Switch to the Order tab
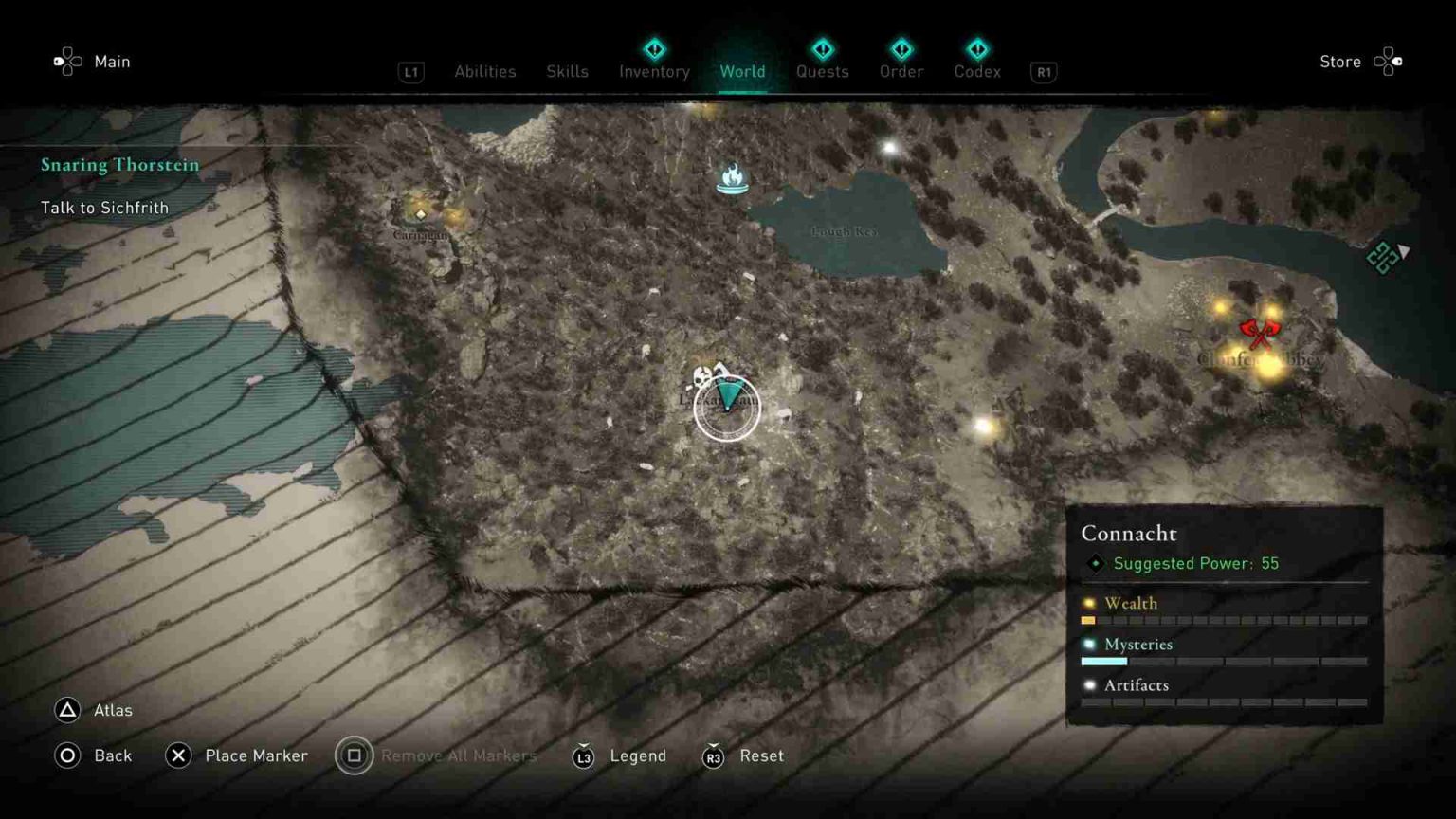 [901, 71]
